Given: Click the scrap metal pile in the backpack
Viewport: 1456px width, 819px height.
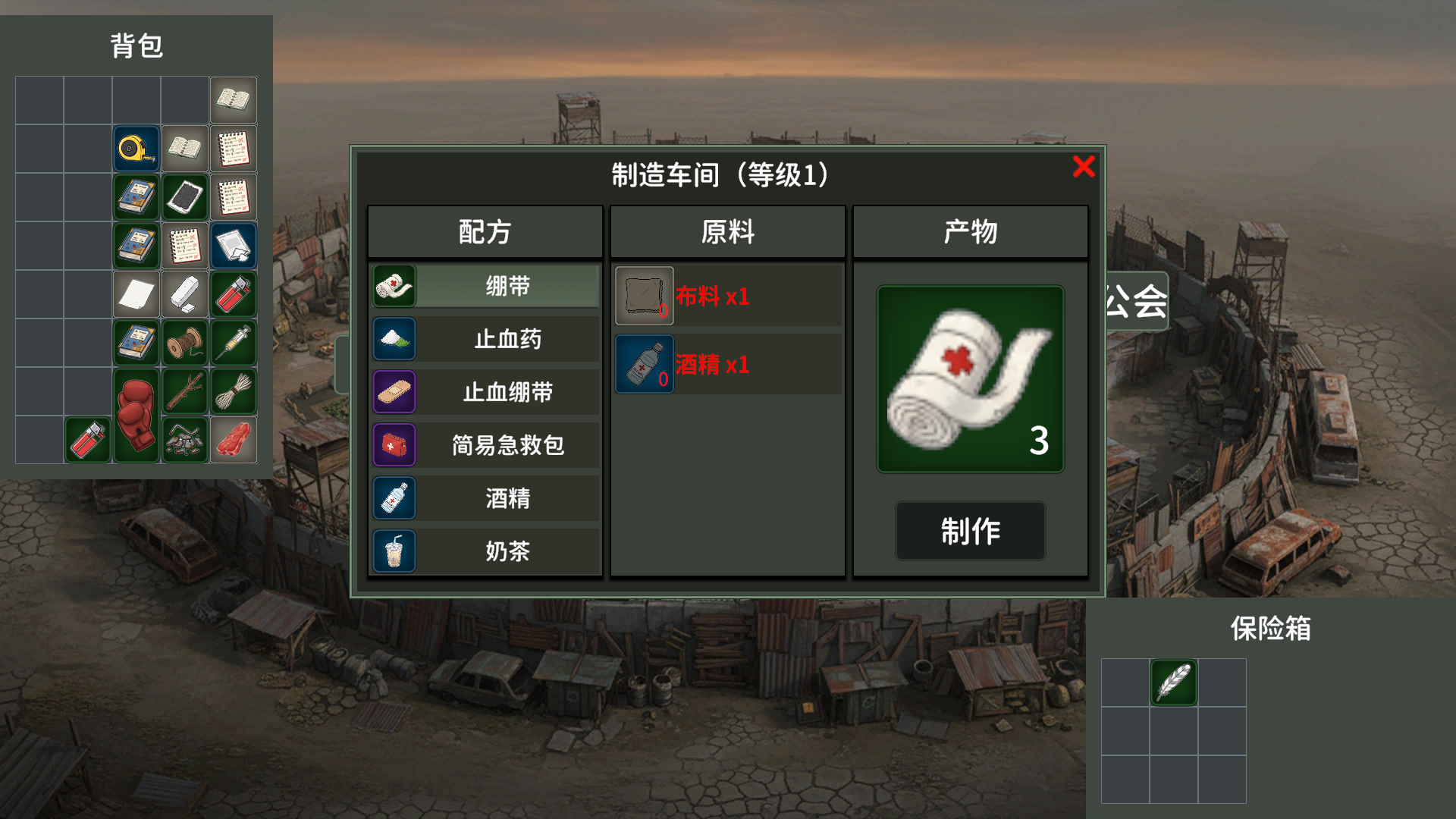Looking at the screenshot, I should 184,440.
